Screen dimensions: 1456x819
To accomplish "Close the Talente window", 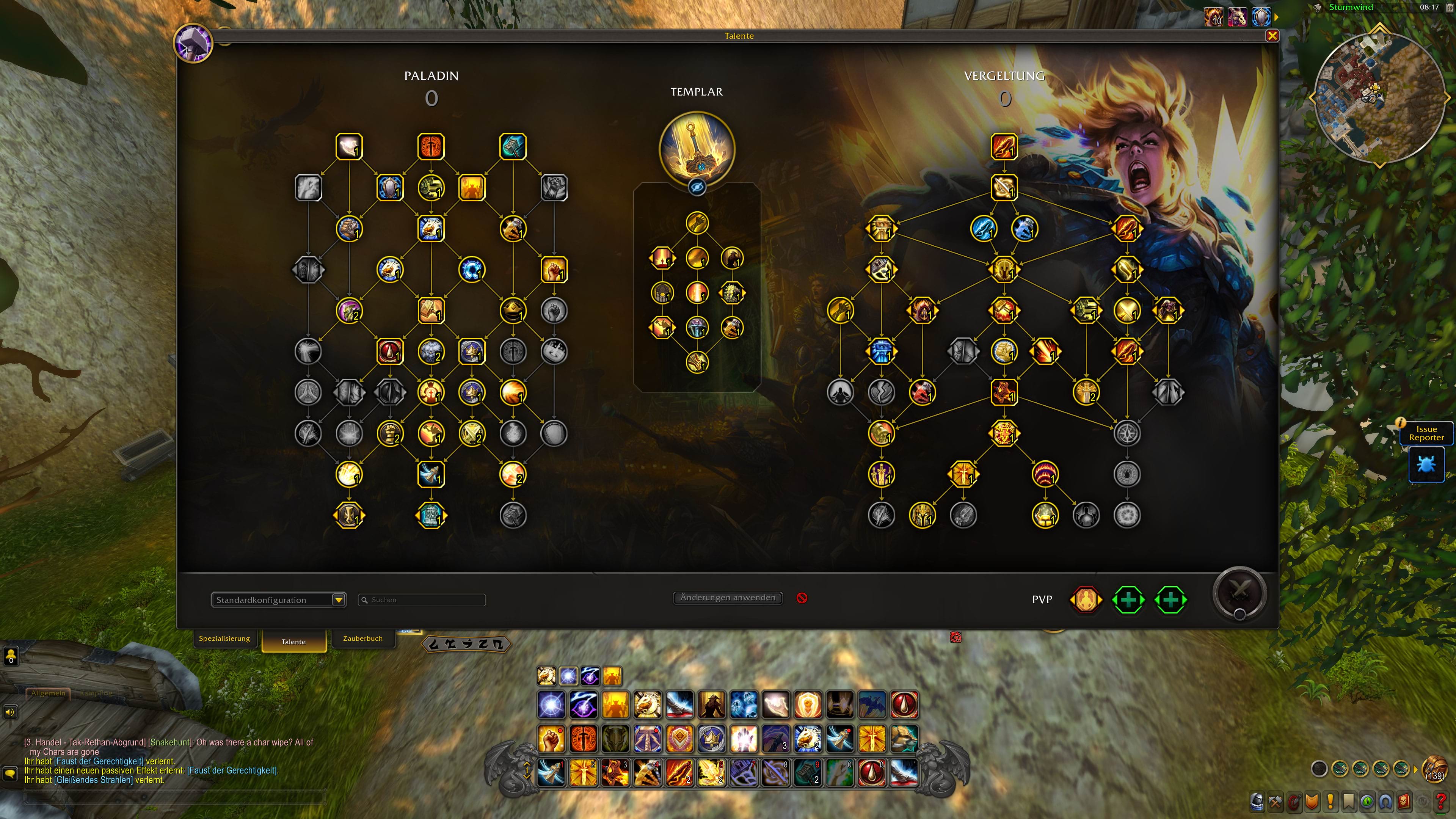I will coord(1272,36).
